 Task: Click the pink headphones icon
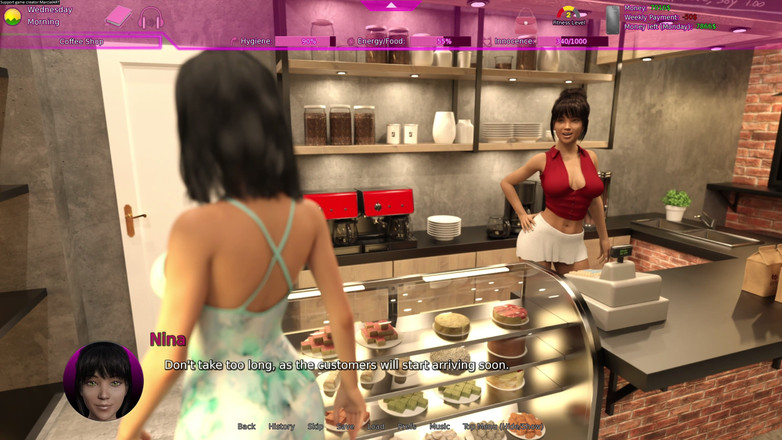pyautogui.click(x=150, y=18)
